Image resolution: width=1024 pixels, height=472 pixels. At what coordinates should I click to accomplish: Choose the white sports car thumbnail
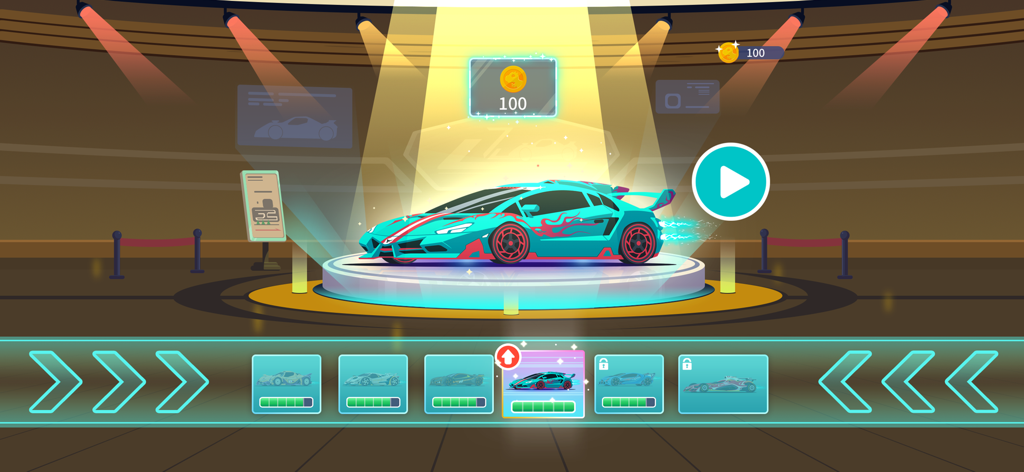click(x=373, y=383)
